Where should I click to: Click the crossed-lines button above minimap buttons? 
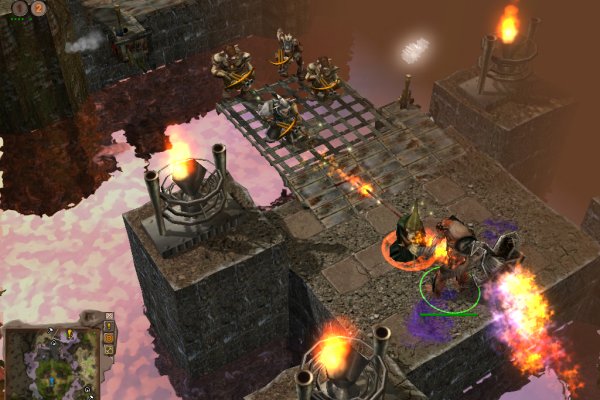109,316
